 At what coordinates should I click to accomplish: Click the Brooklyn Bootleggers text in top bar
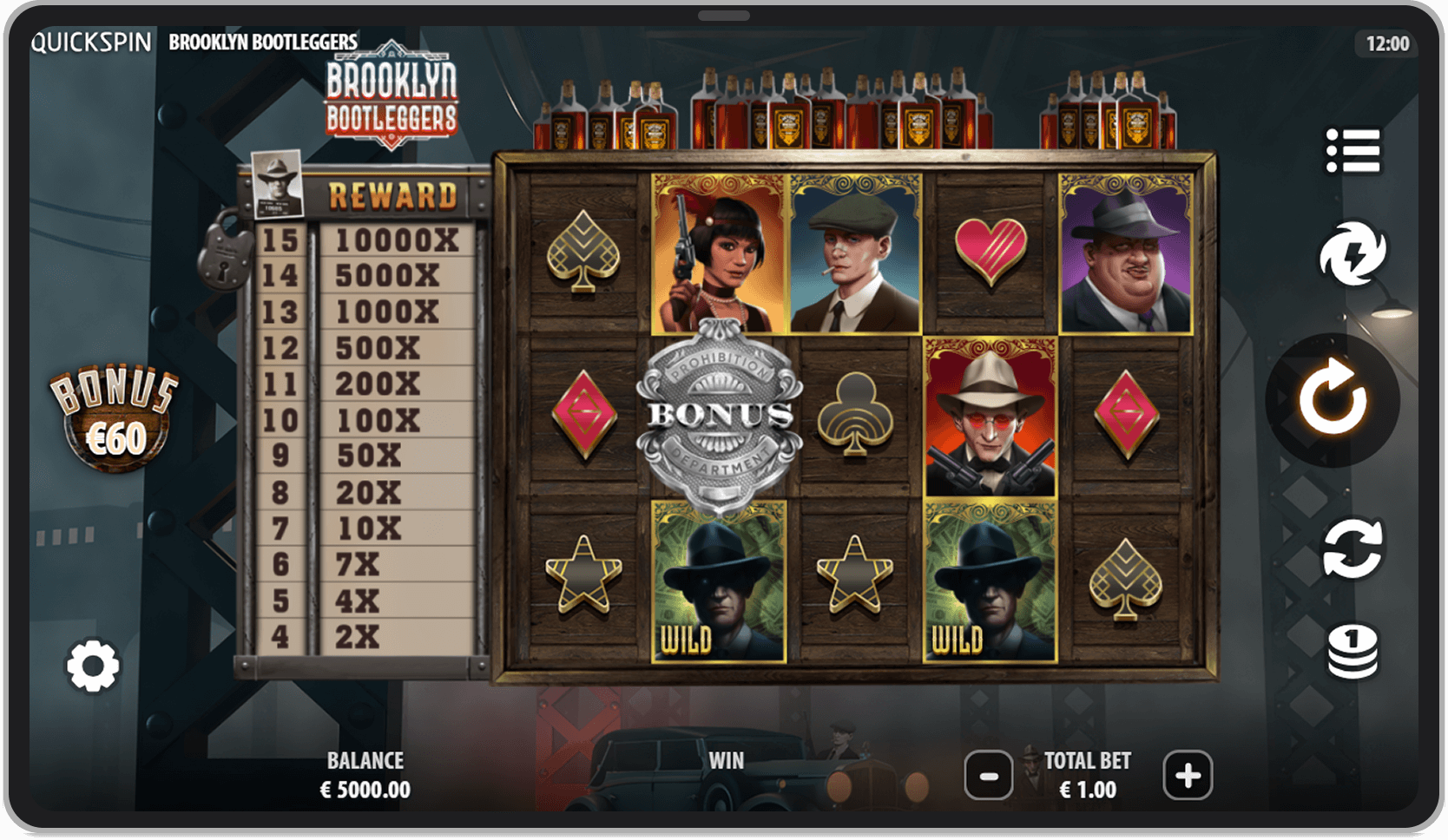(262, 41)
